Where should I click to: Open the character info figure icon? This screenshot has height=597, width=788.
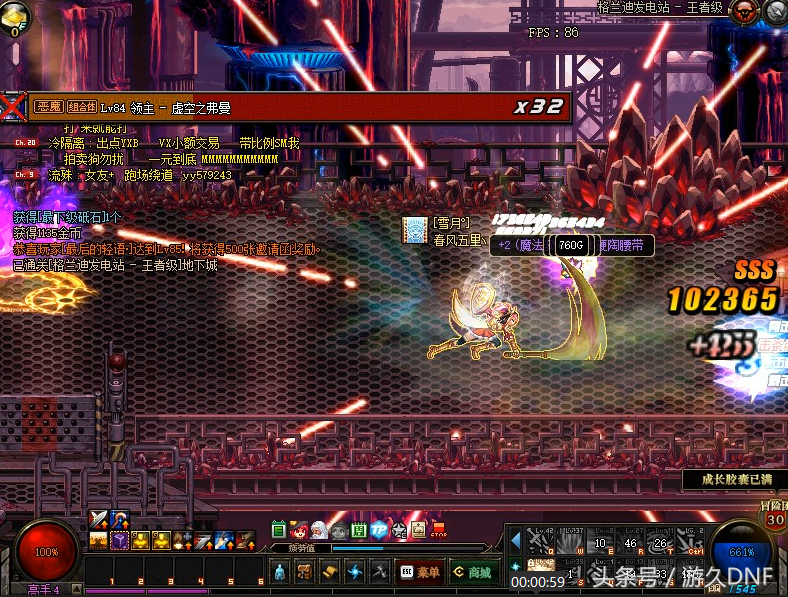point(281,572)
